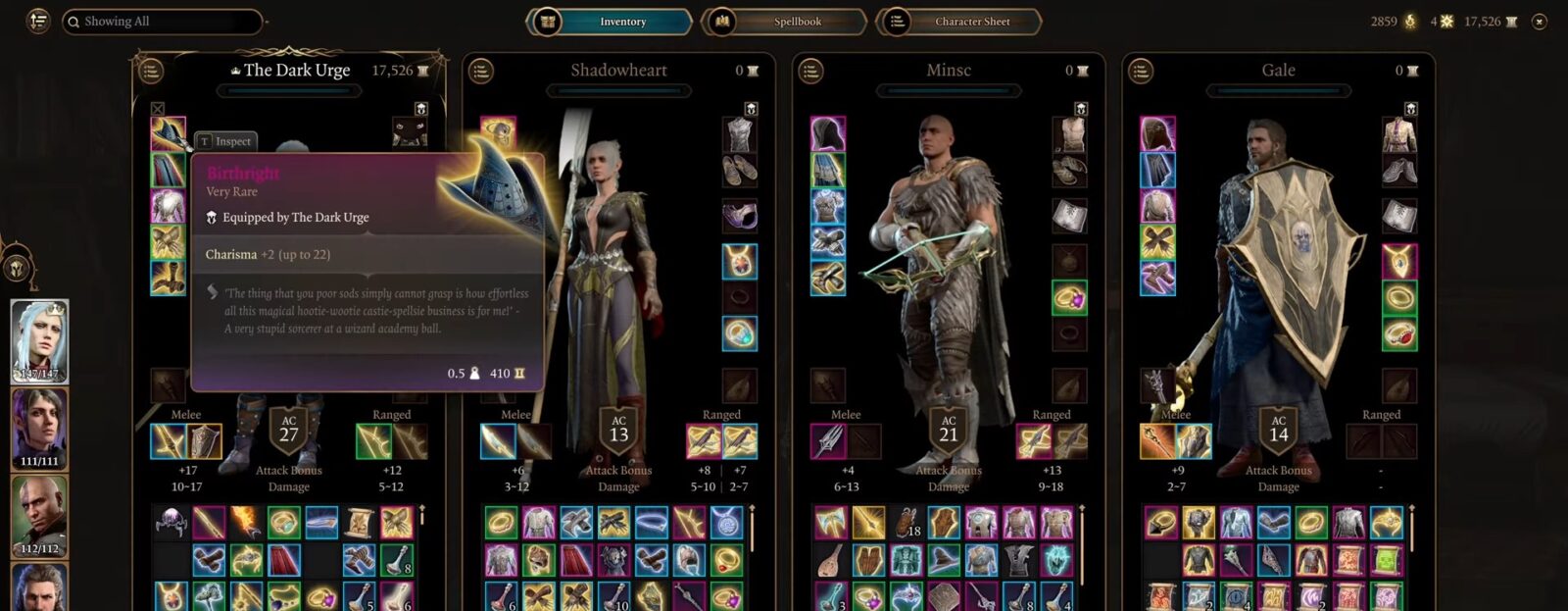Select Minsc's party portrait
This screenshot has width=1568, height=611.
(39, 516)
